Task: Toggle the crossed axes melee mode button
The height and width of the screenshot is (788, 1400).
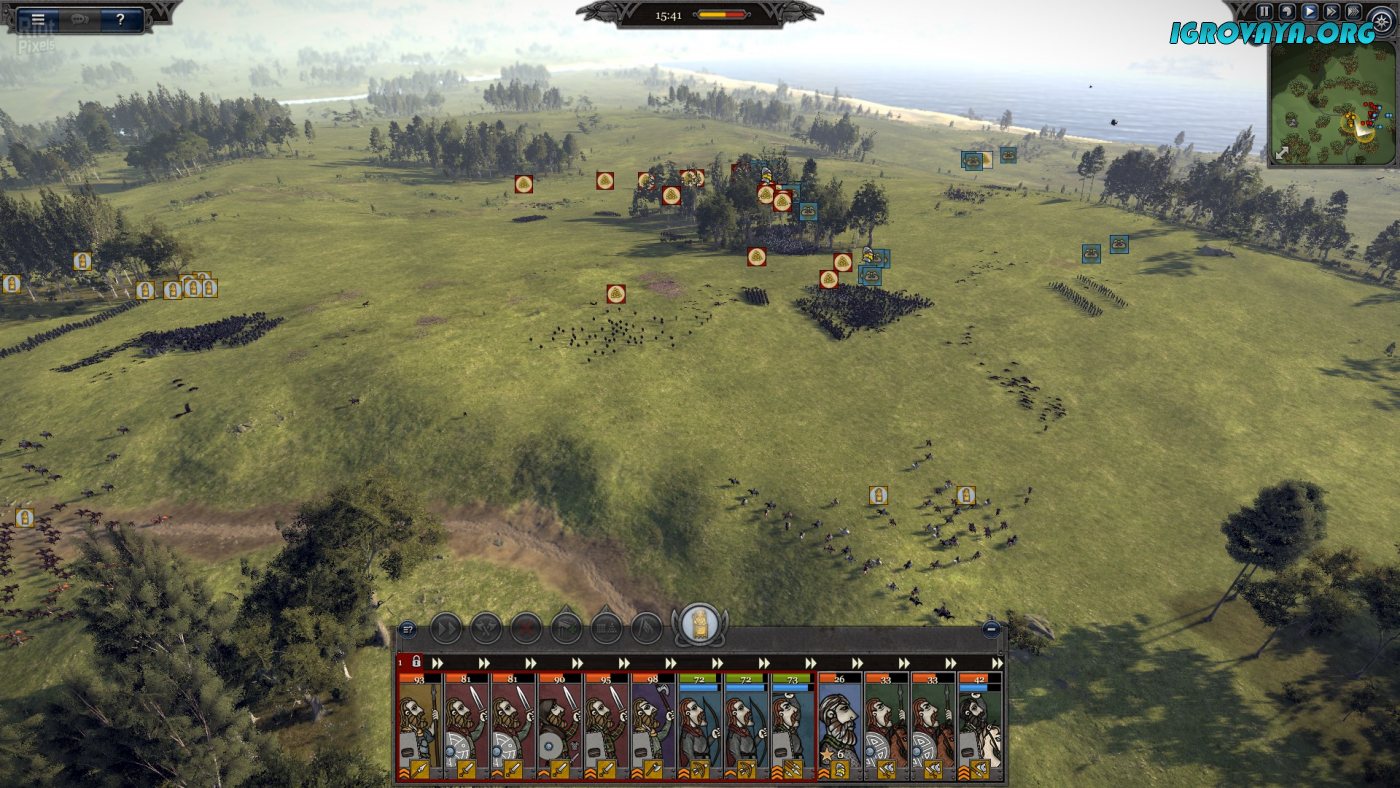Action: (x=486, y=628)
